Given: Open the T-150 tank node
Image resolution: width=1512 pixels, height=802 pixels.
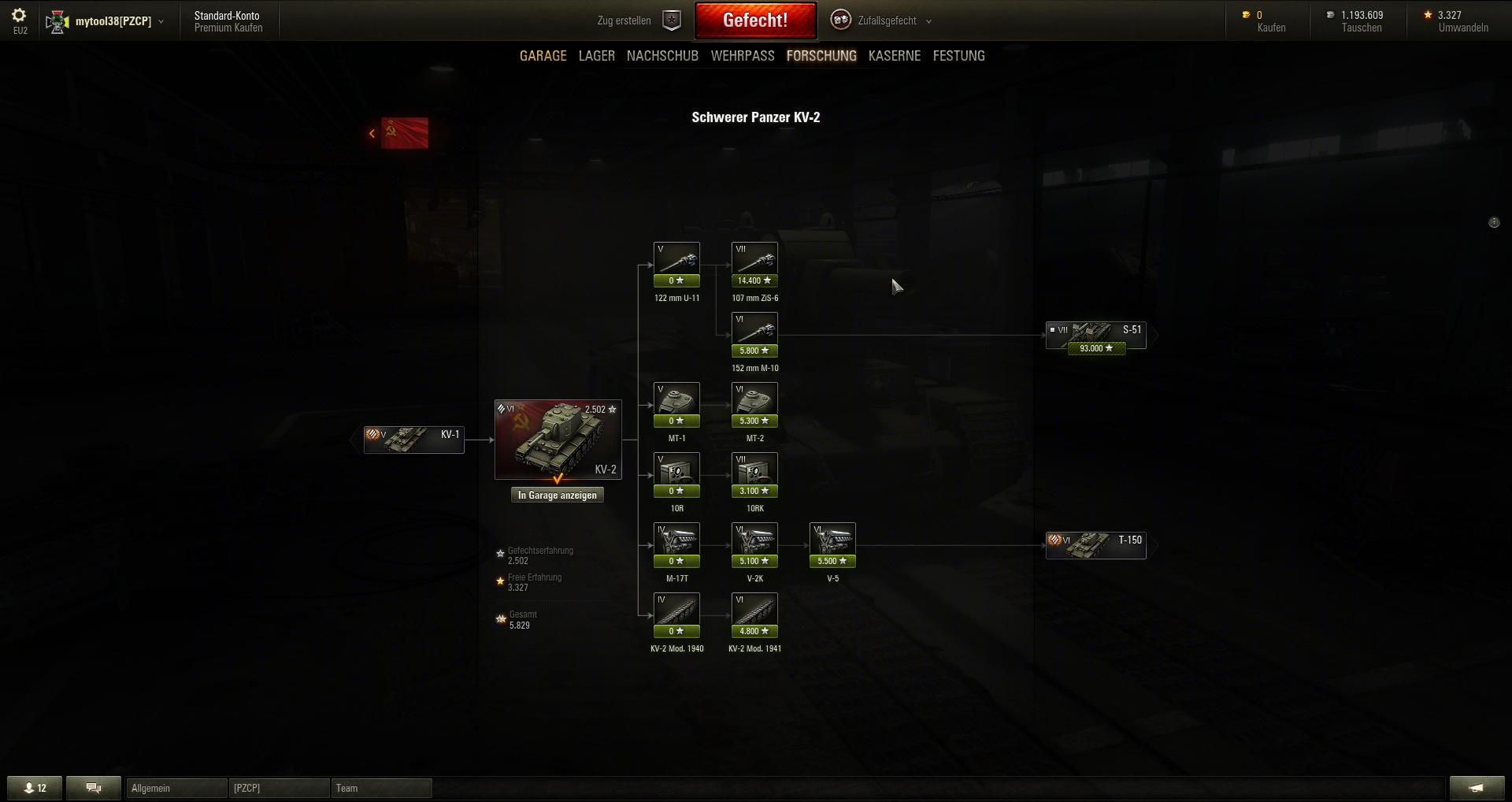Looking at the screenshot, I should [x=1095, y=544].
